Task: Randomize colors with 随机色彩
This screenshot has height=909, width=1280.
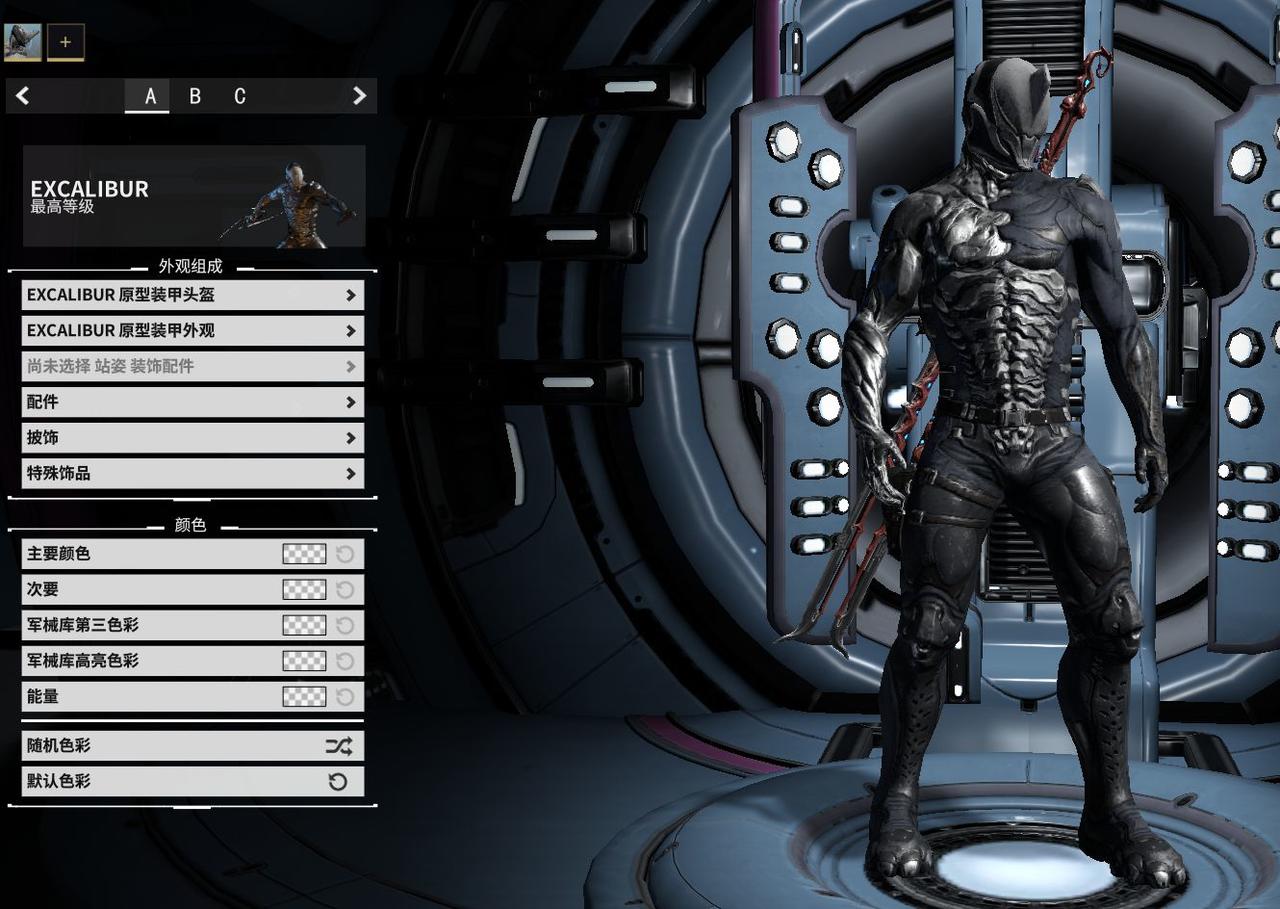Action: coord(192,746)
